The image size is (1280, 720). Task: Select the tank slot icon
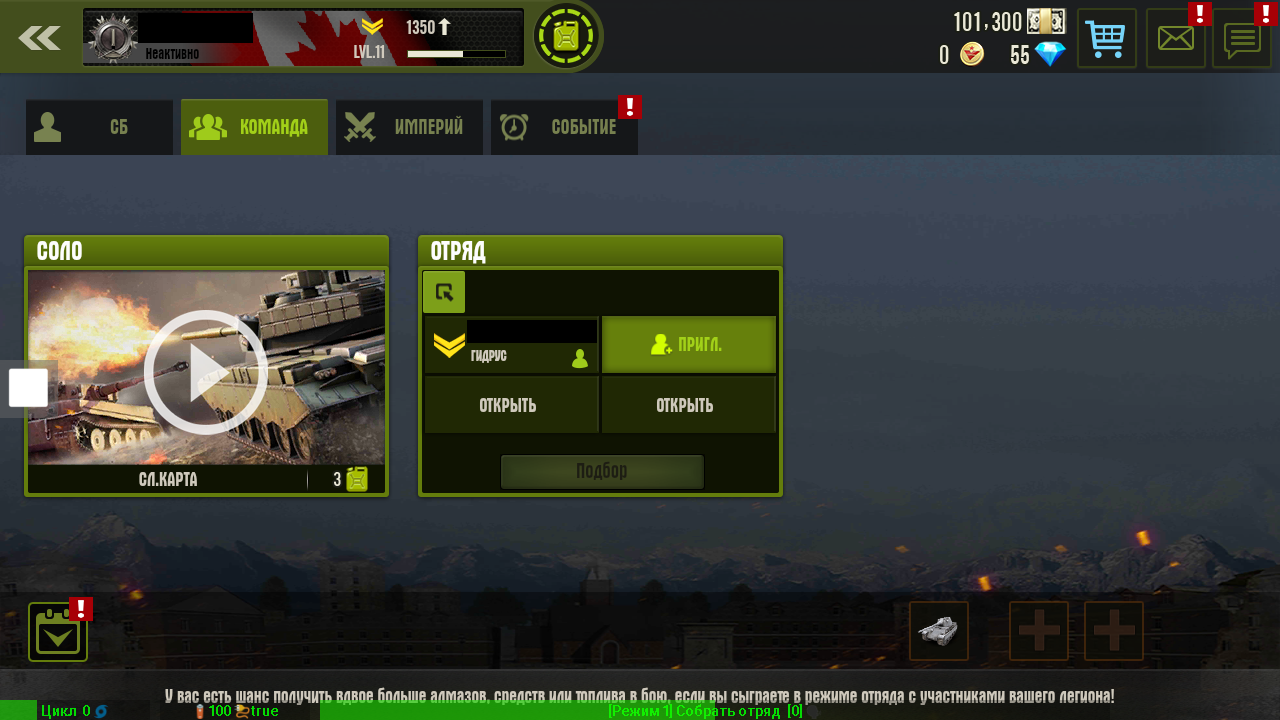pyautogui.click(x=938, y=631)
